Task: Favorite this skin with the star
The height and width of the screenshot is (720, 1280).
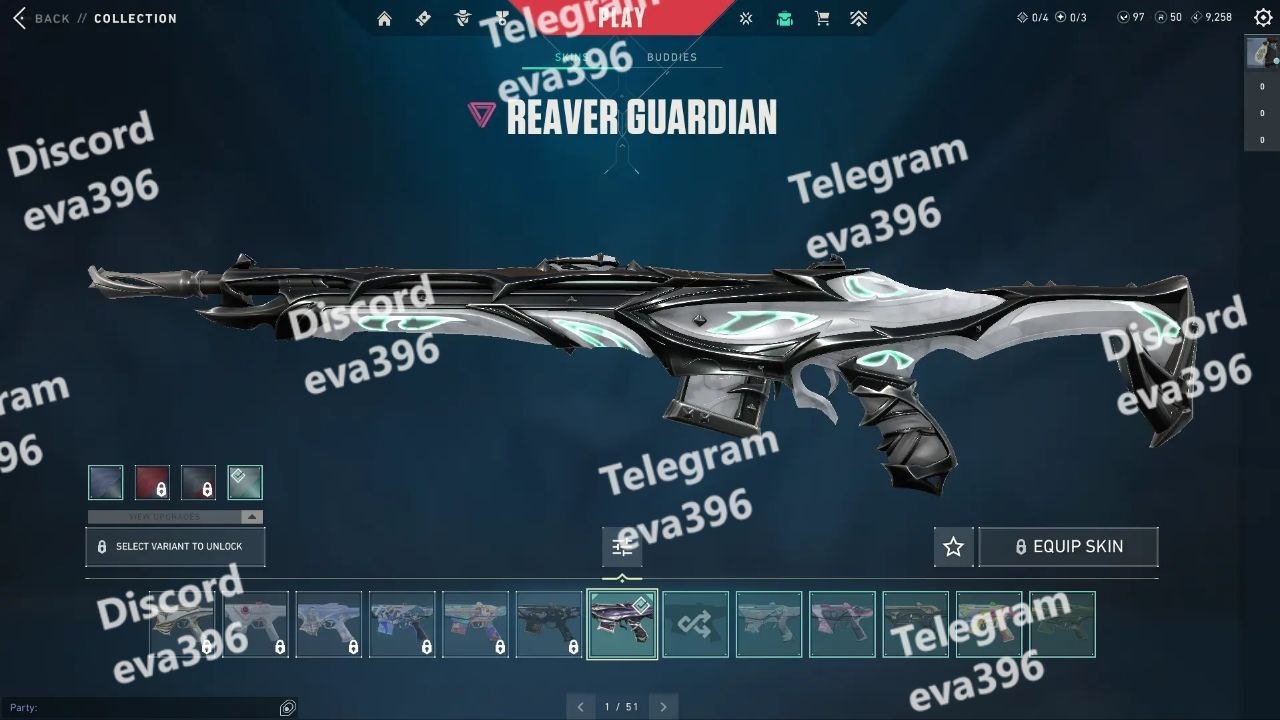Action: [x=953, y=547]
